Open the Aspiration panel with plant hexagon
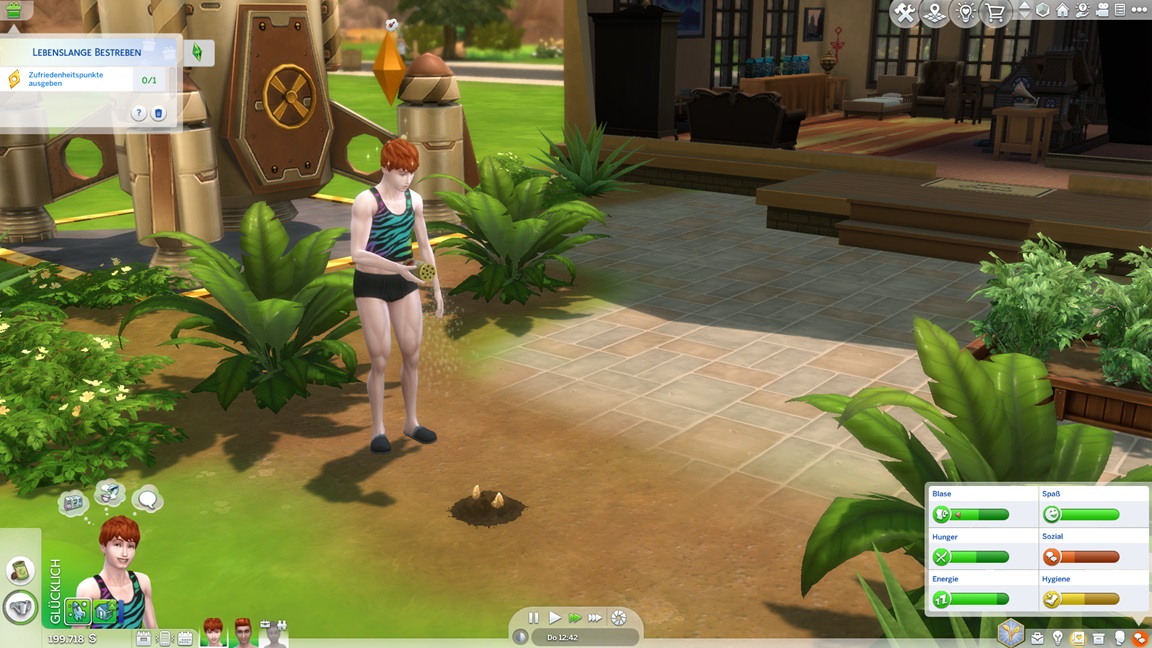The width and height of the screenshot is (1152, 648). 1011,633
